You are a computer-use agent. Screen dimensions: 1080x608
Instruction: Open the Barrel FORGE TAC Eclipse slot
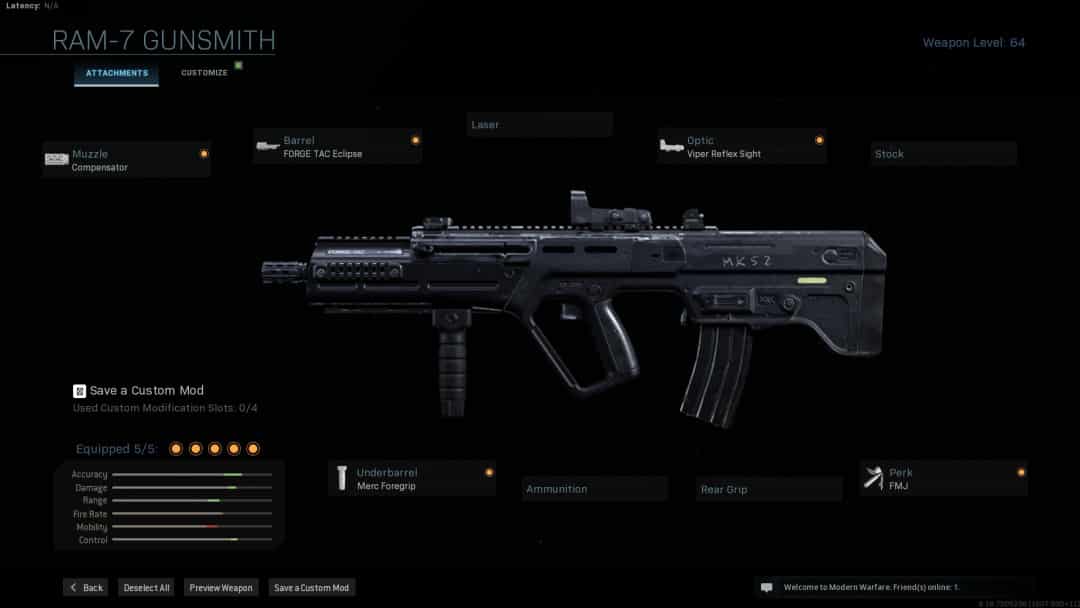337,147
